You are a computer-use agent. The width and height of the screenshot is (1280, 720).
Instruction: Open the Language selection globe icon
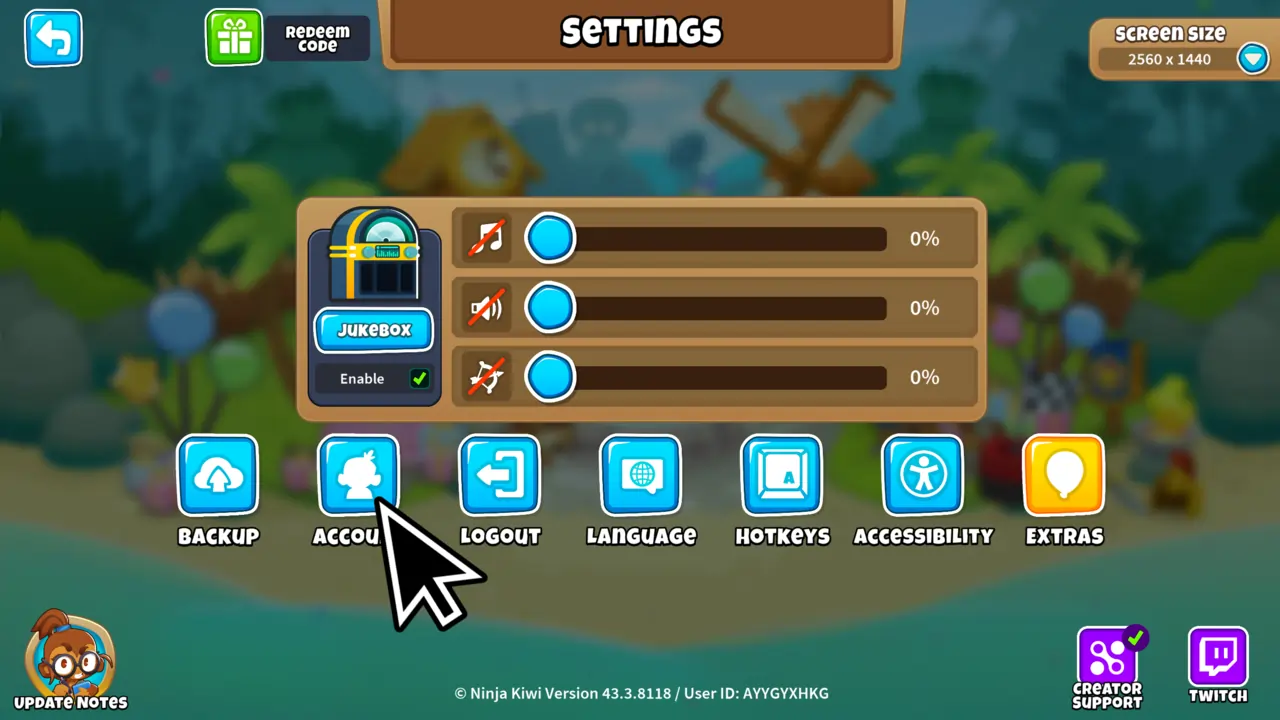(641, 475)
